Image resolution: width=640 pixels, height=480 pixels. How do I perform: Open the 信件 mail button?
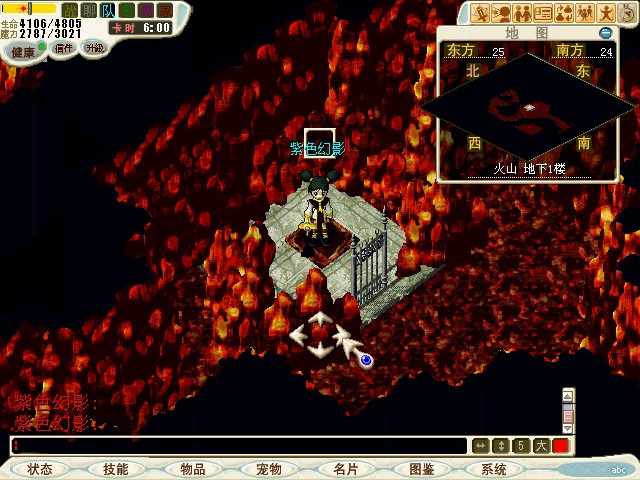tap(64, 48)
